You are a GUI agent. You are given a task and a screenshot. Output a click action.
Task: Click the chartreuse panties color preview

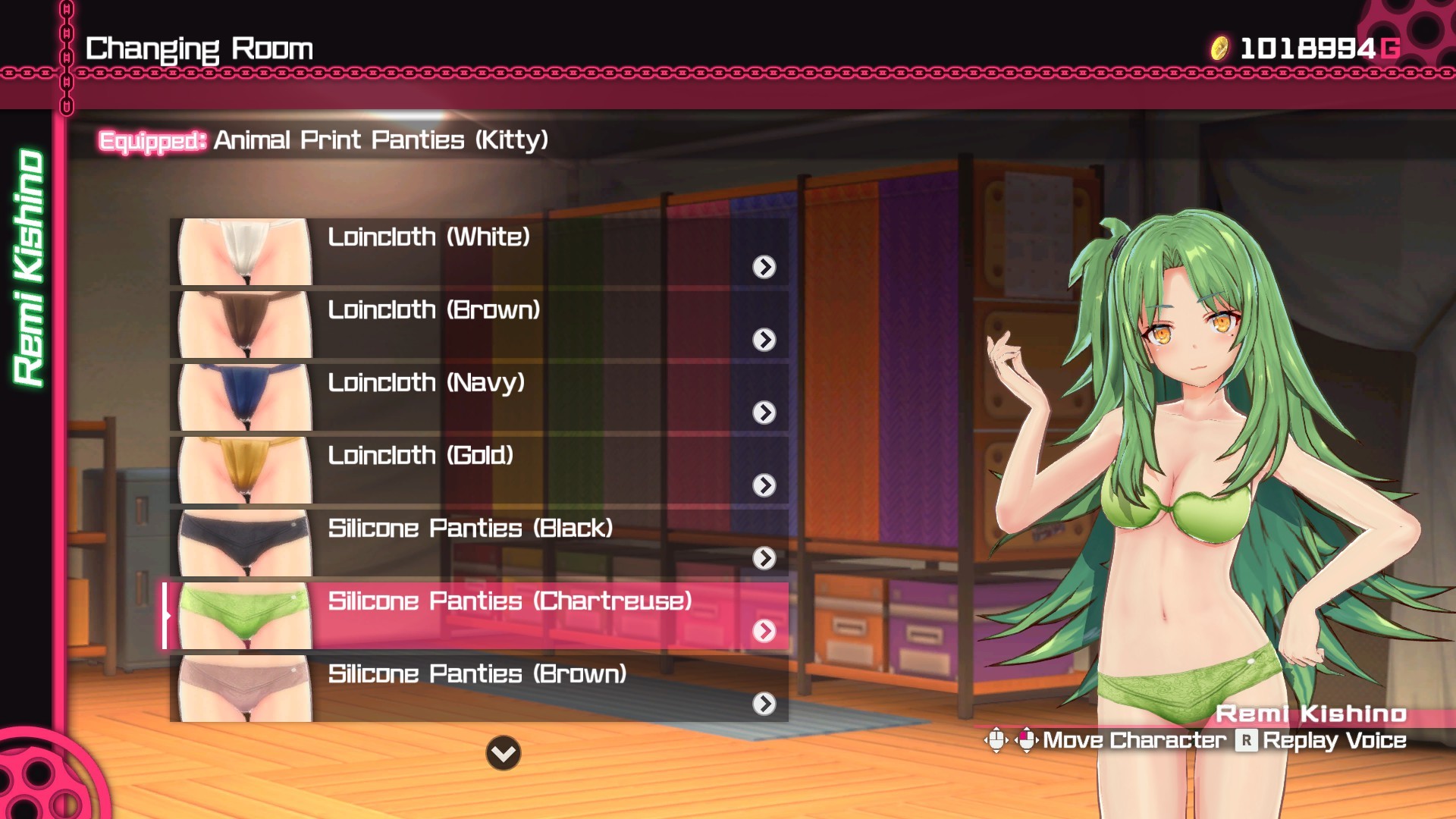[x=241, y=616]
